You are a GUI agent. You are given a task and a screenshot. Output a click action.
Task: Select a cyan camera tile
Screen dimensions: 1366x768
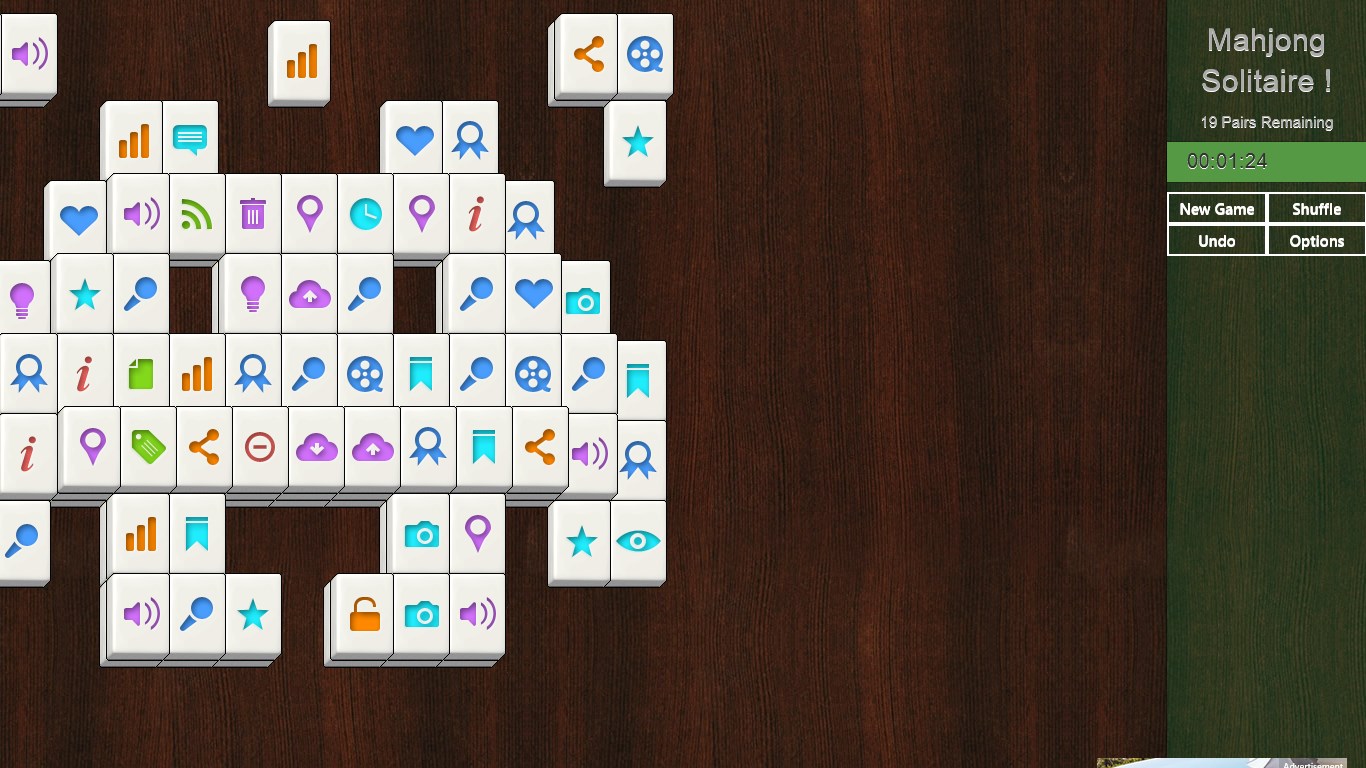421,534
